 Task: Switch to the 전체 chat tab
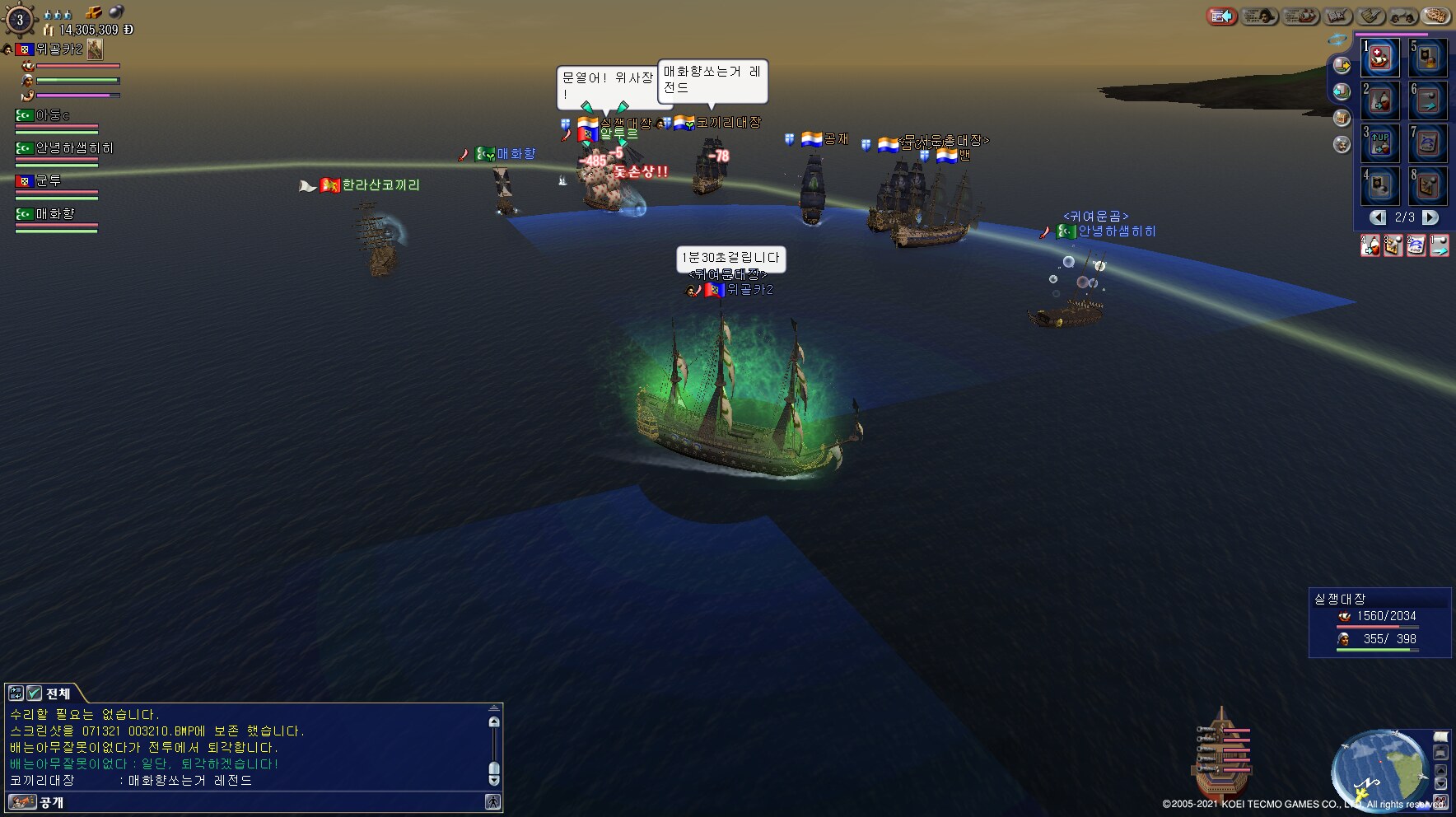pyautogui.click(x=58, y=693)
